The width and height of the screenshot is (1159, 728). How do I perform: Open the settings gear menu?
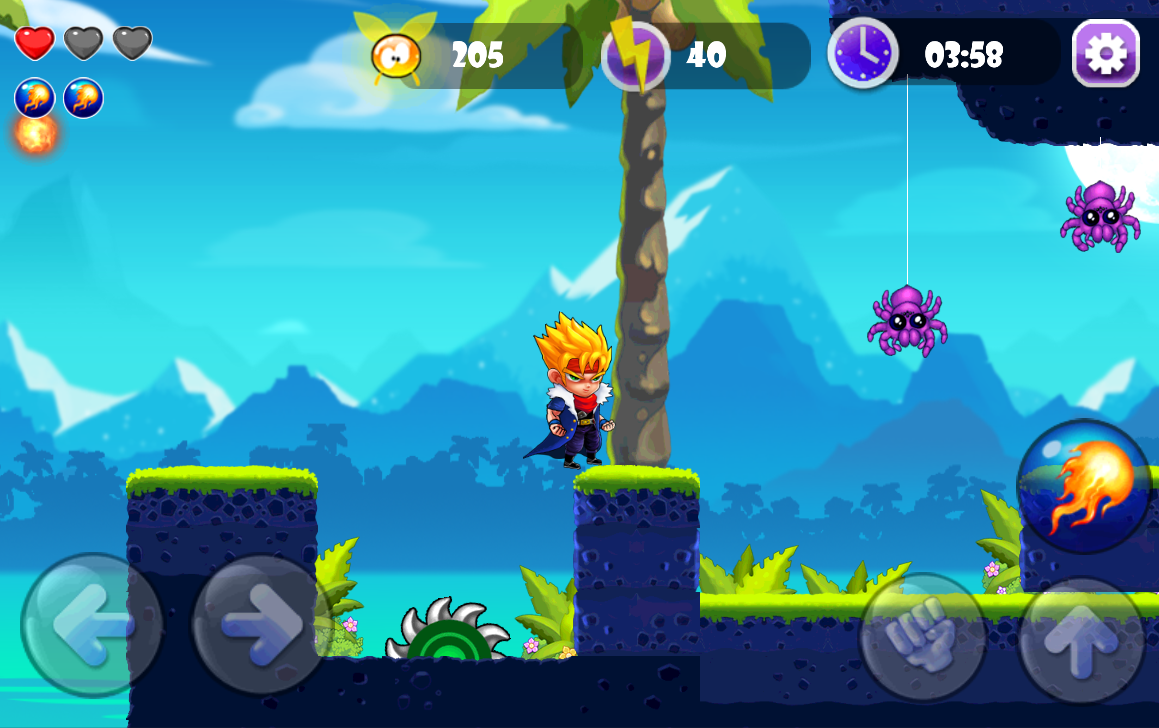(x=1105, y=53)
